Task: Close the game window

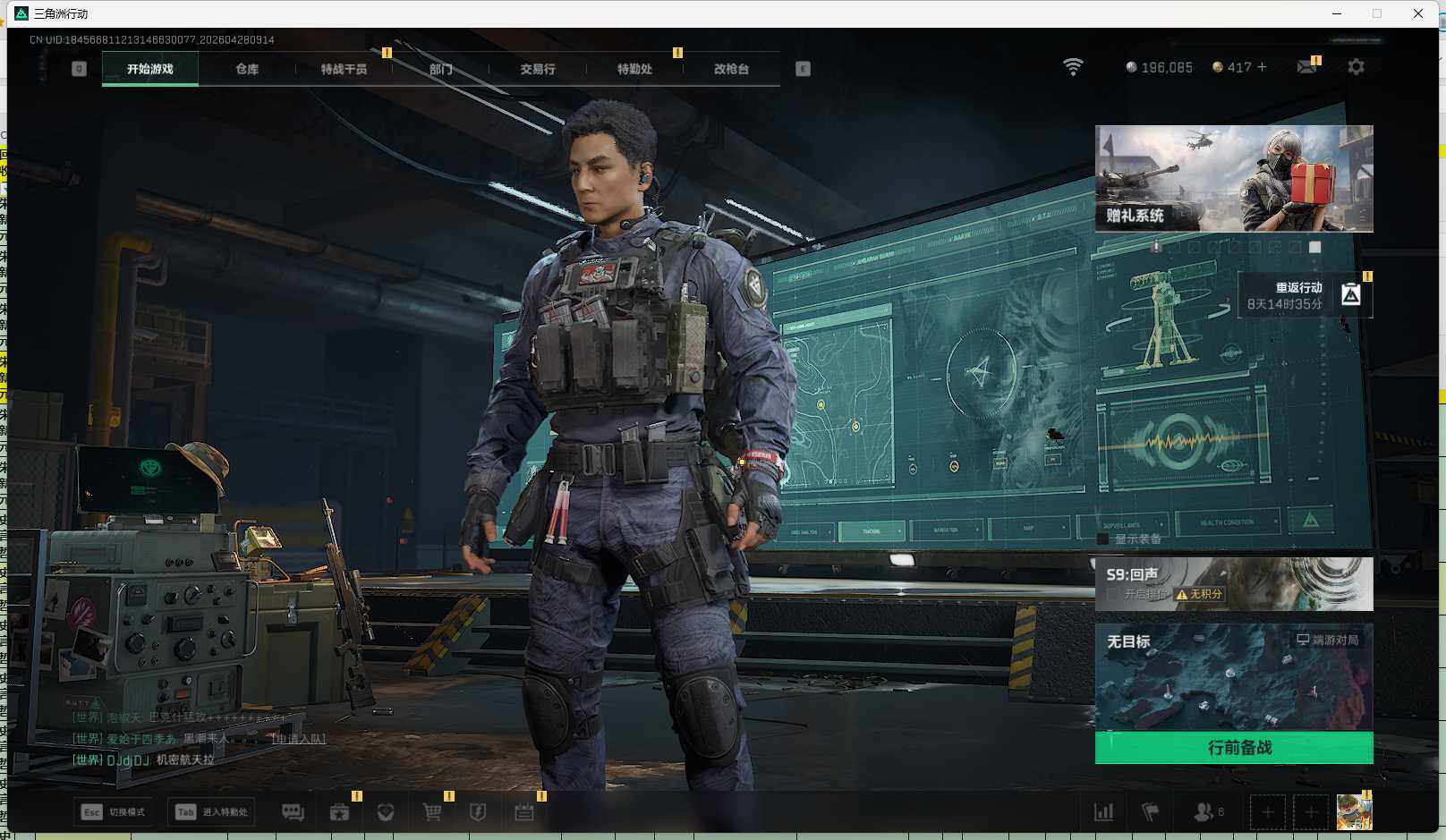Action: click(1418, 13)
